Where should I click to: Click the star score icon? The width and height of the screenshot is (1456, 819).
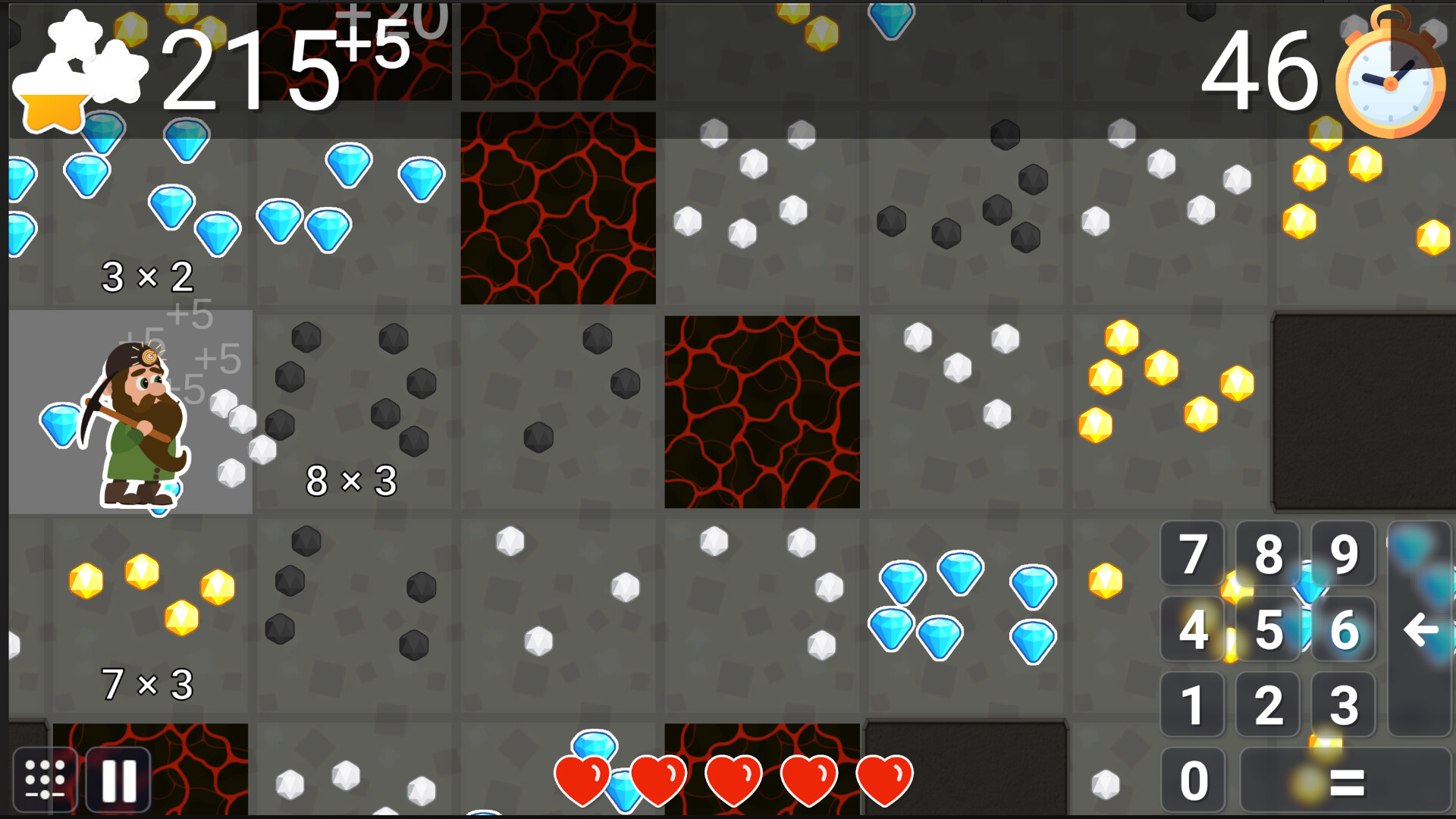point(53,83)
